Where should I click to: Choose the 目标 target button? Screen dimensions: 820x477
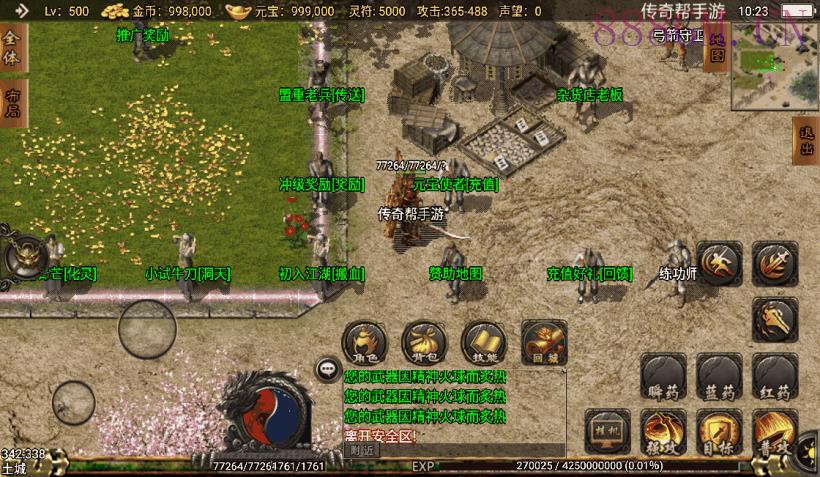point(720,431)
